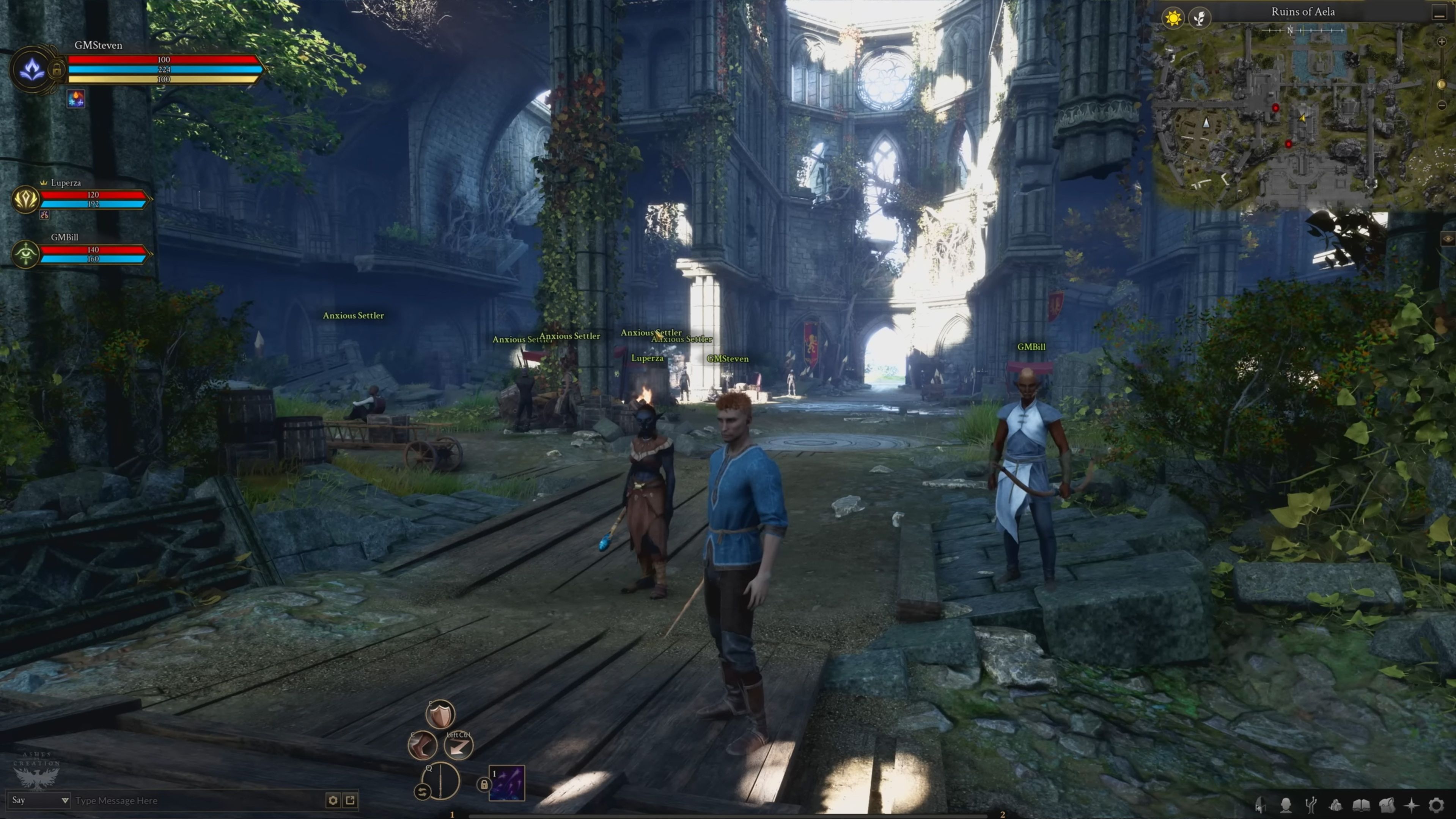
Task: Toggle the hotbar padlock icon
Action: [x=483, y=784]
